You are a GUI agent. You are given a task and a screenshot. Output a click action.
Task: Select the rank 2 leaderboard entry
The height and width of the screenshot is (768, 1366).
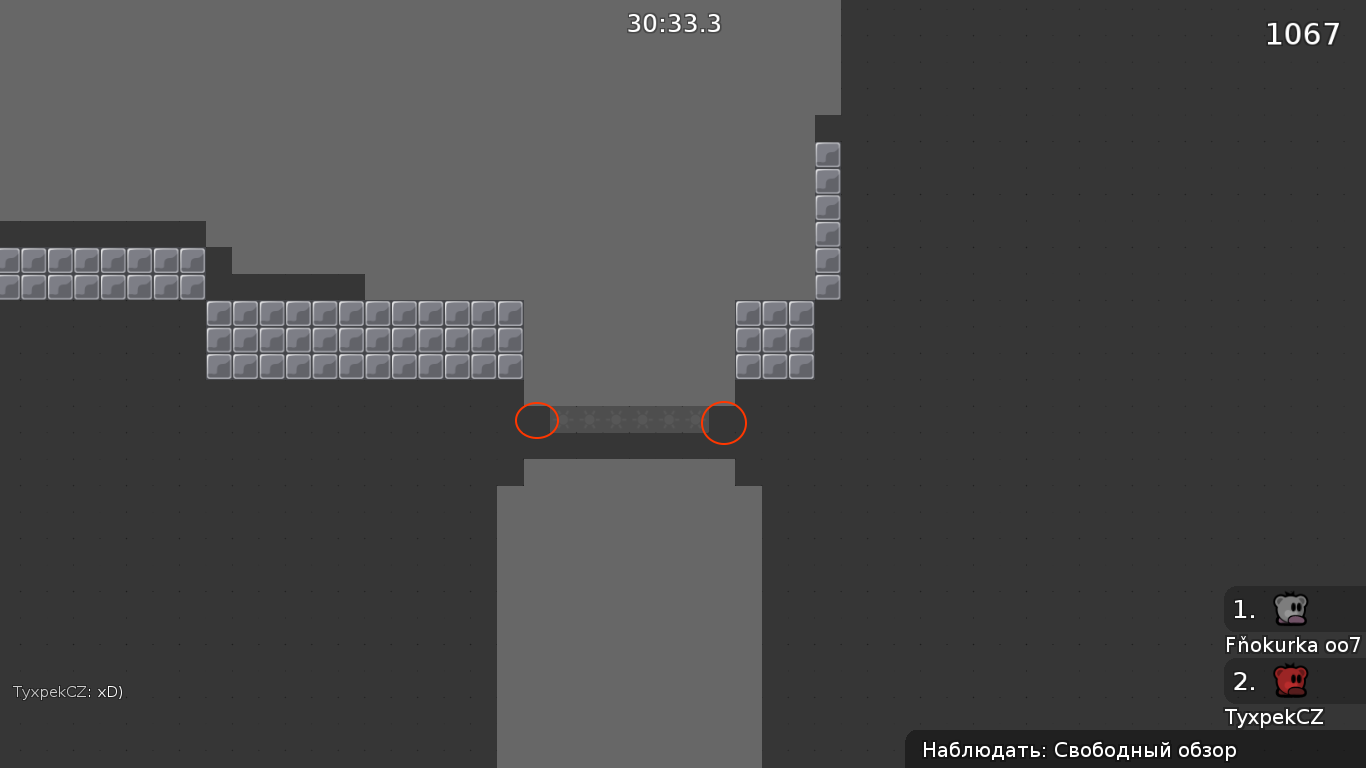[1244, 681]
